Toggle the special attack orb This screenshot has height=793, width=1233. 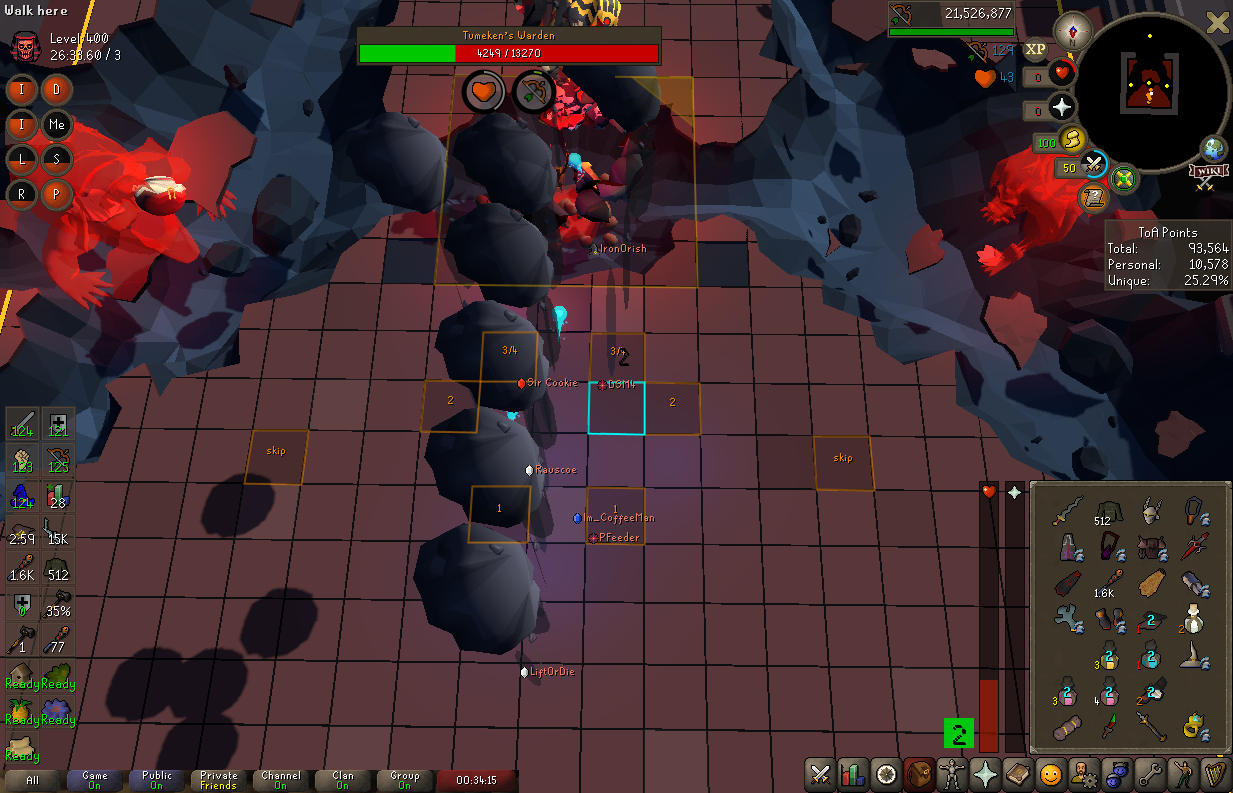[1092, 165]
